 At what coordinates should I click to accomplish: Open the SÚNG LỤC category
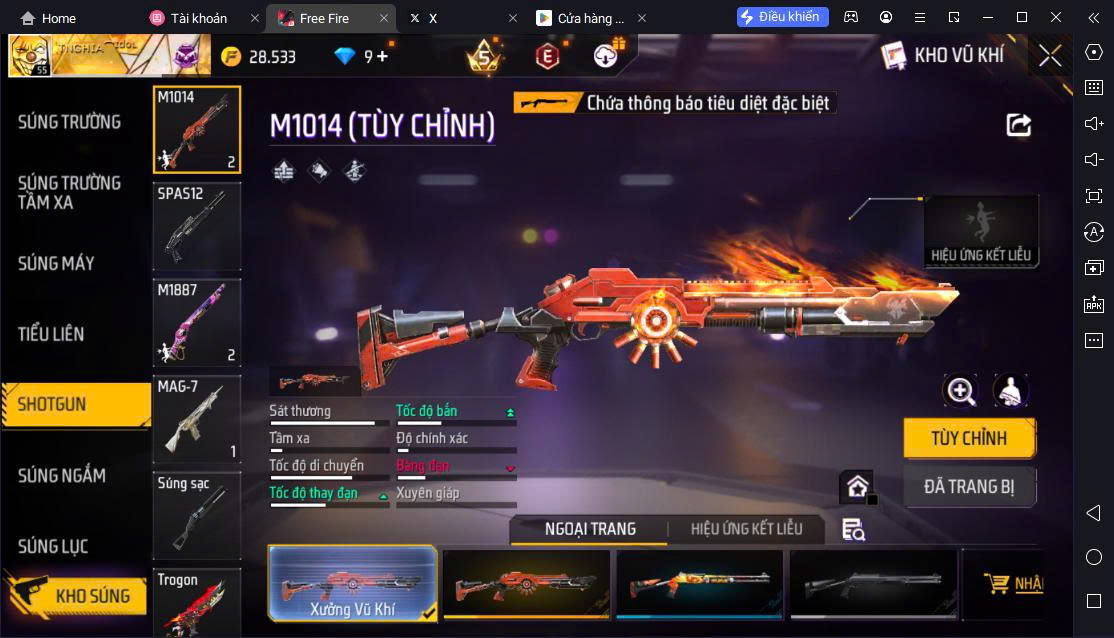coord(53,546)
